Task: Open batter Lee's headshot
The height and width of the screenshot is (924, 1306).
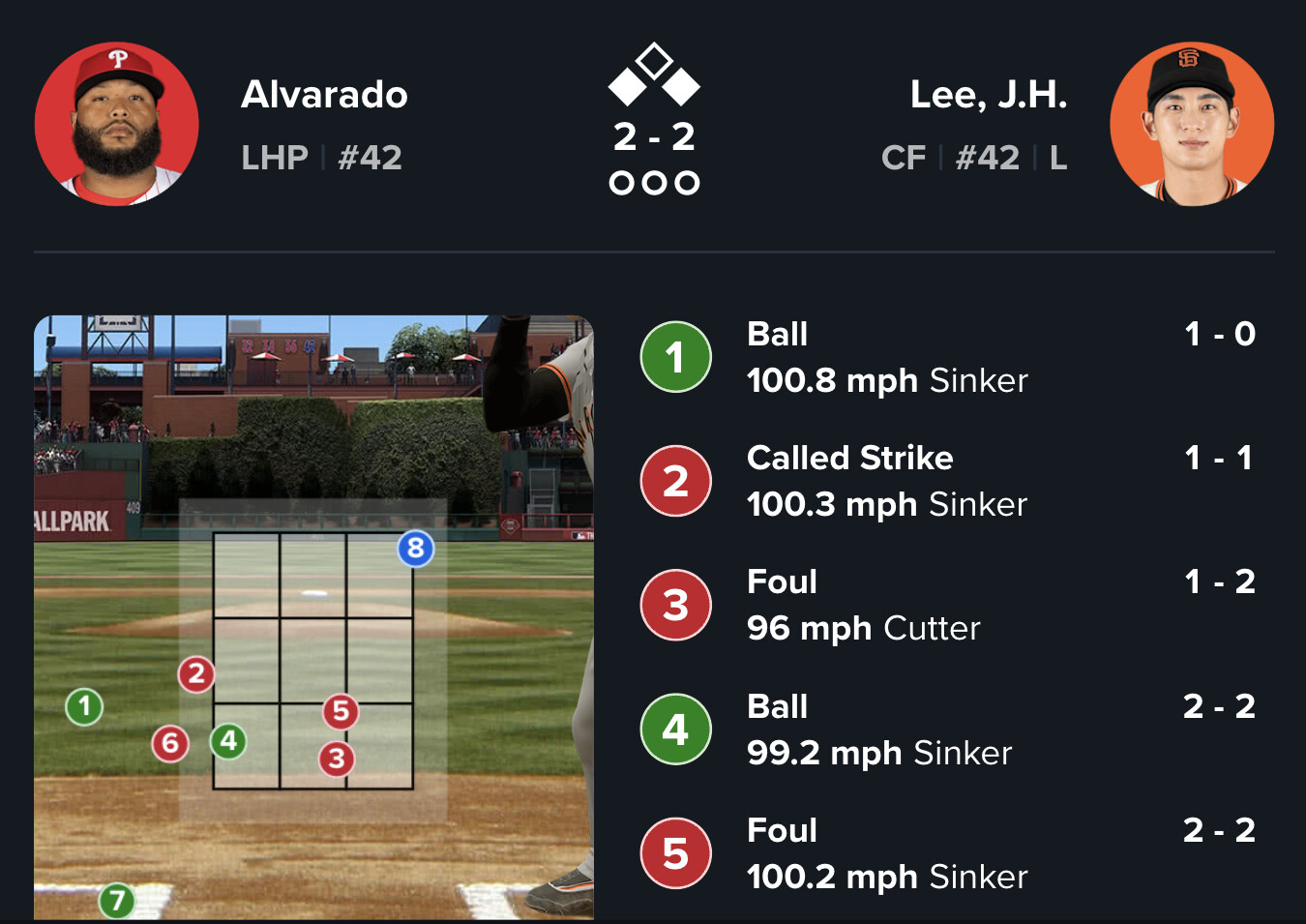Action: 1191,124
